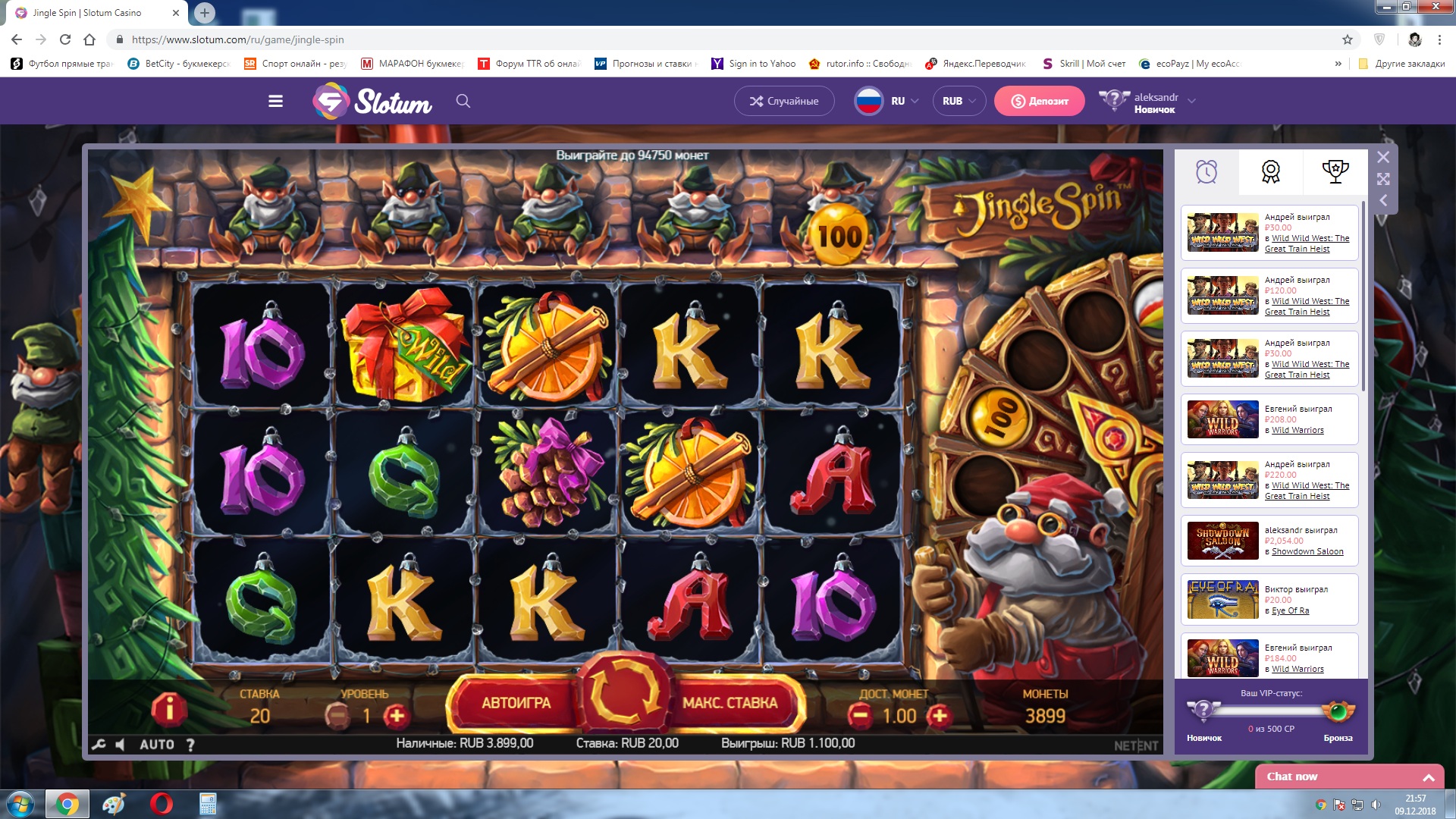
Task: Open the AUTO play options
Action: tap(157, 745)
